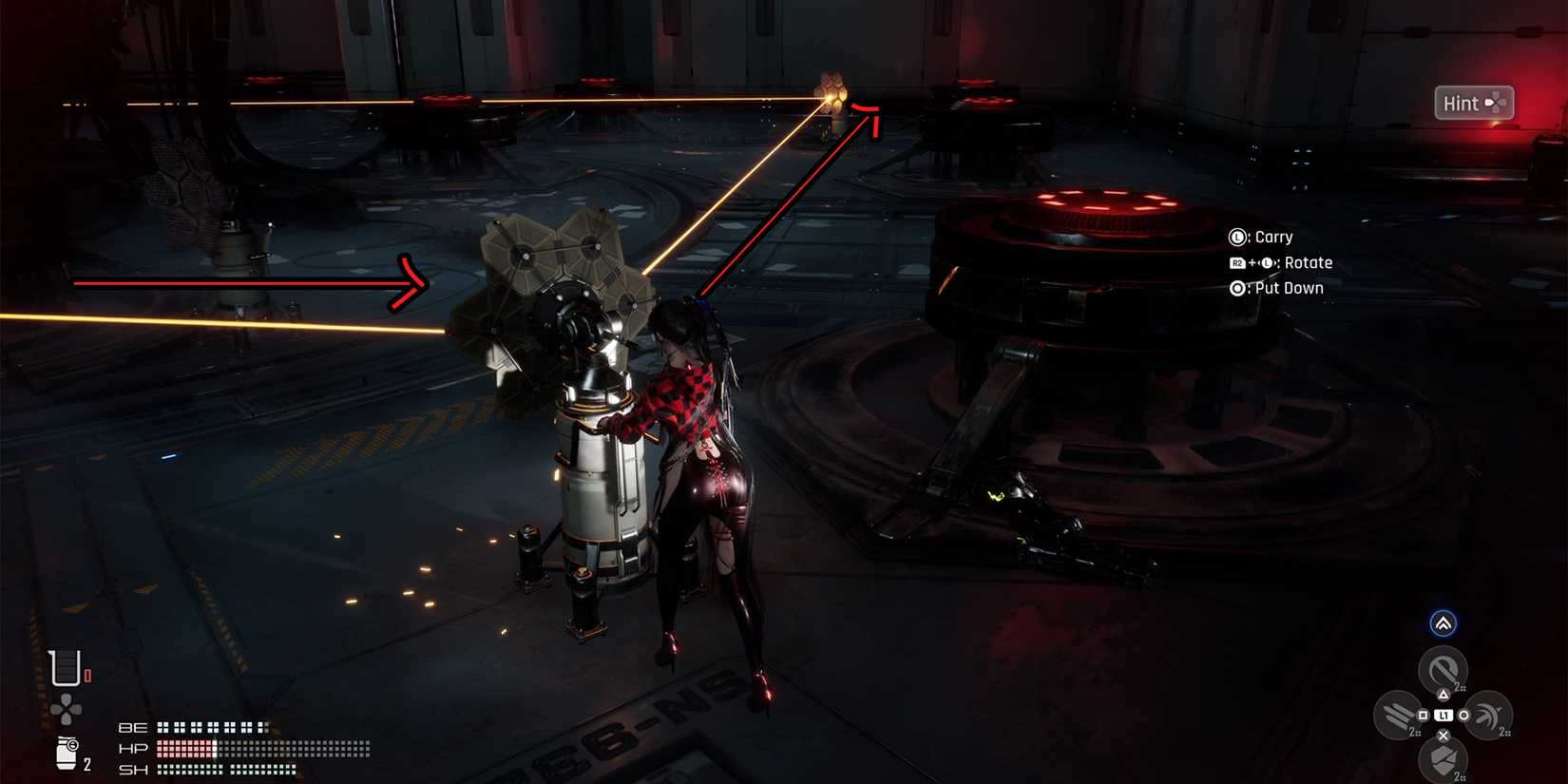Image resolution: width=1568 pixels, height=784 pixels.
Task: Select the BE gauge label row
Action: [132, 726]
